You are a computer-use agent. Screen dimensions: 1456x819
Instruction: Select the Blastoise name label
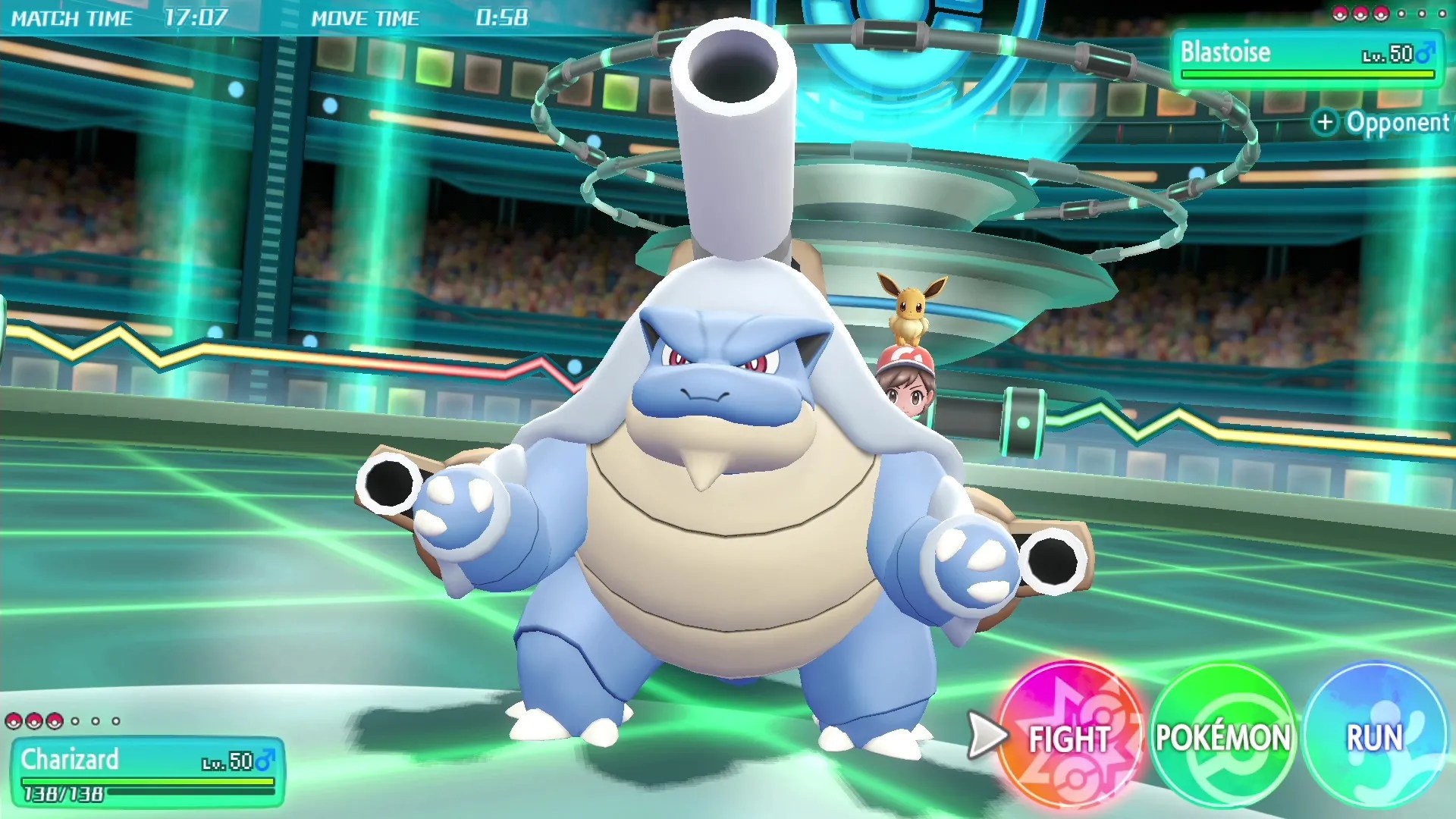pyautogui.click(x=1224, y=52)
